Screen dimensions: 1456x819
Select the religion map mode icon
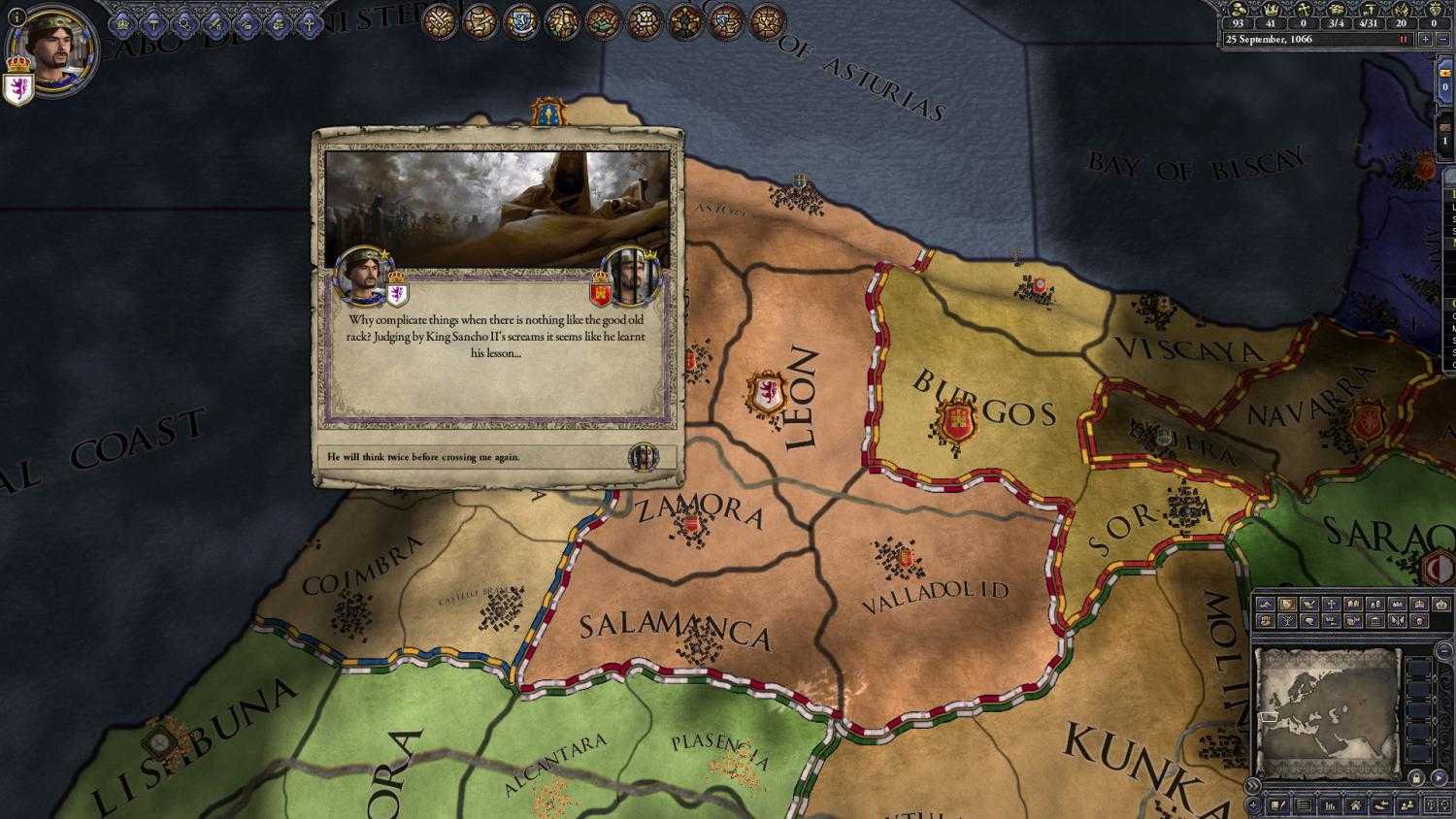(1331, 604)
